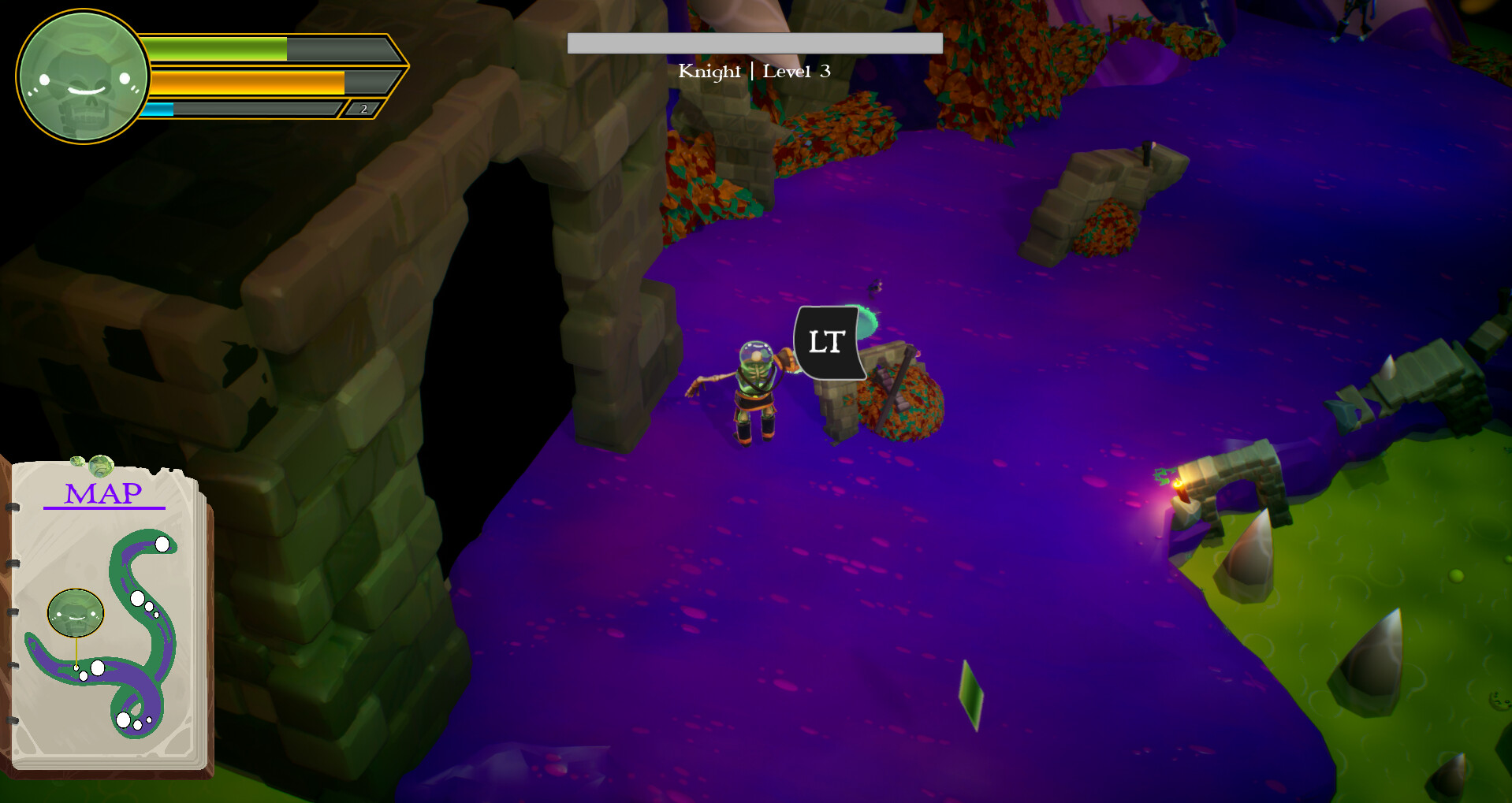Click the MAP heading text

[102, 494]
